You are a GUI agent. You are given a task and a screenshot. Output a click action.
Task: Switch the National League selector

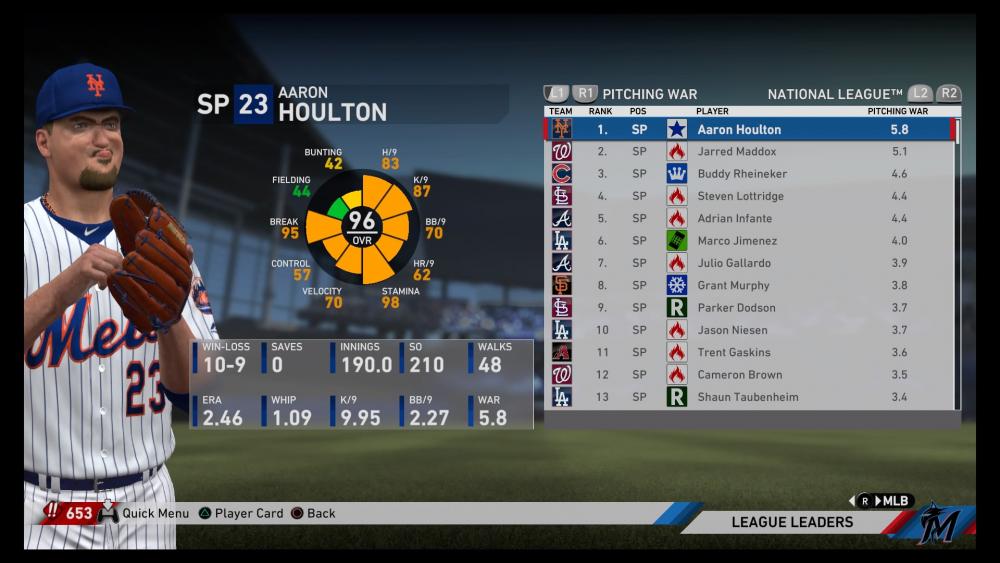834,94
